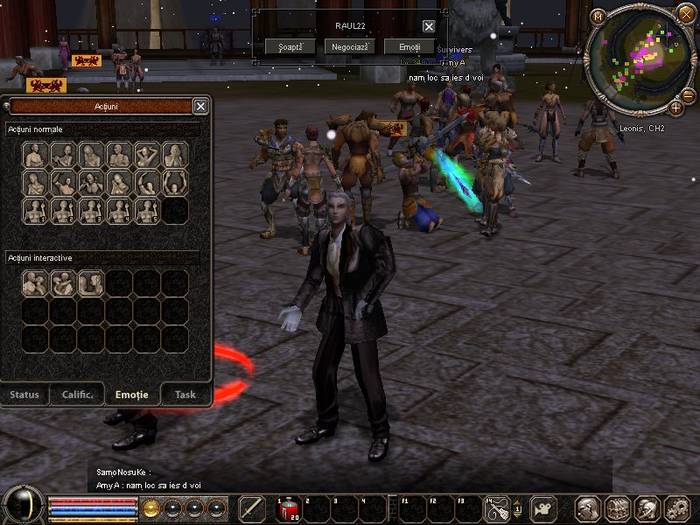Choose Negociază with RAUL22

pyautogui.click(x=349, y=46)
